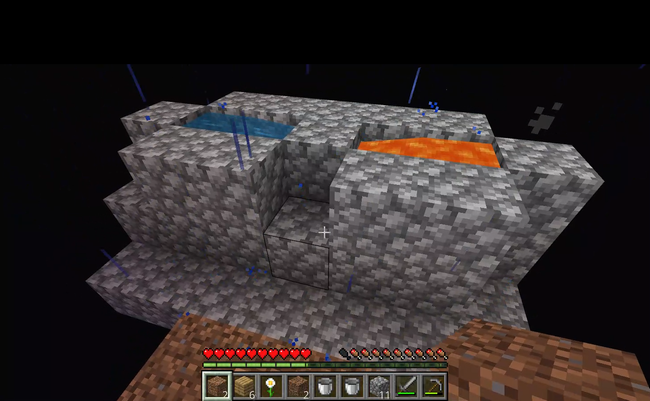Equip the sword from the hotbar
The height and width of the screenshot is (401, 650).
coord(406,385)
